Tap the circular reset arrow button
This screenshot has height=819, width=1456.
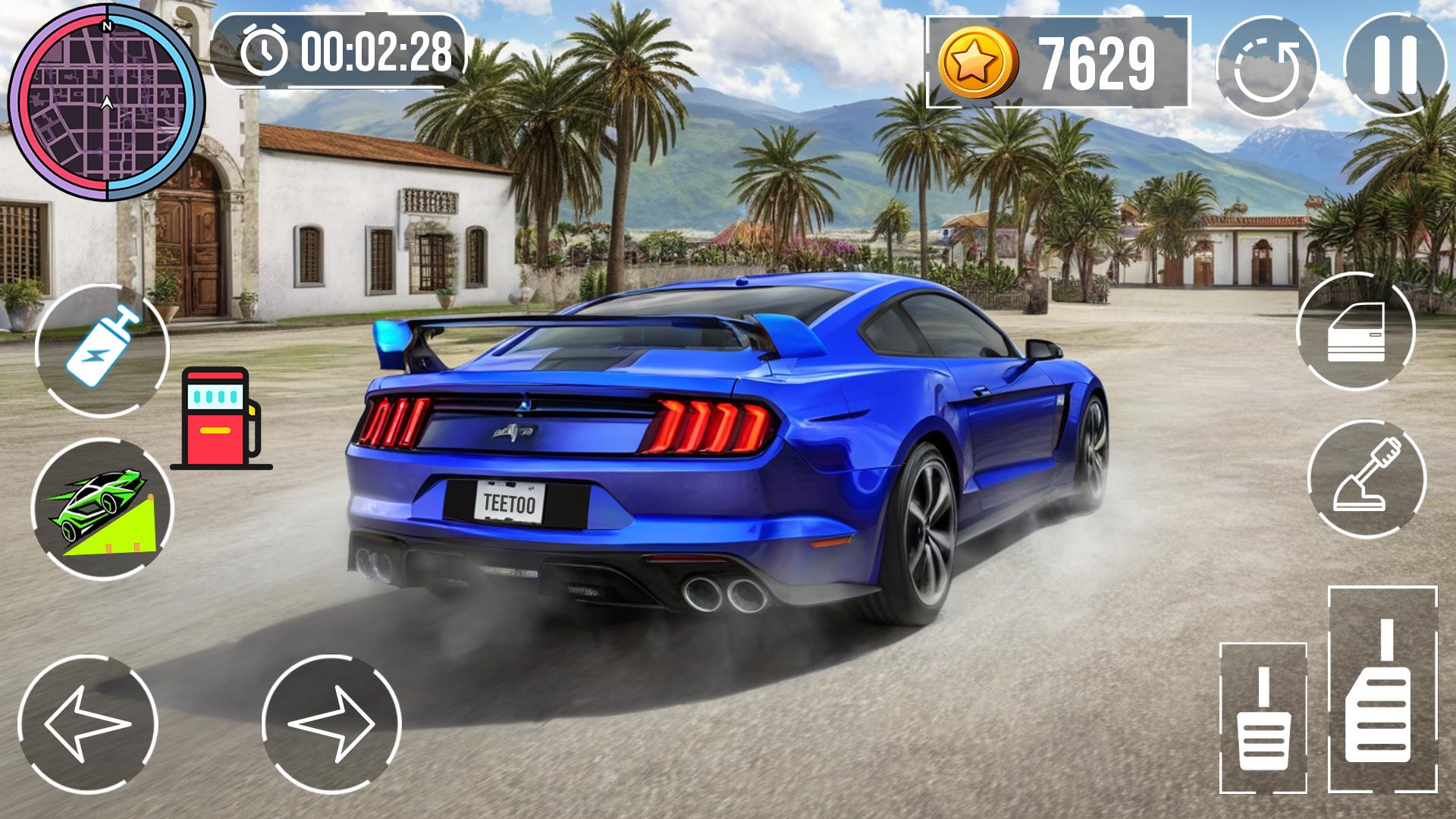pyautogui.click(x=1266, y=68)
